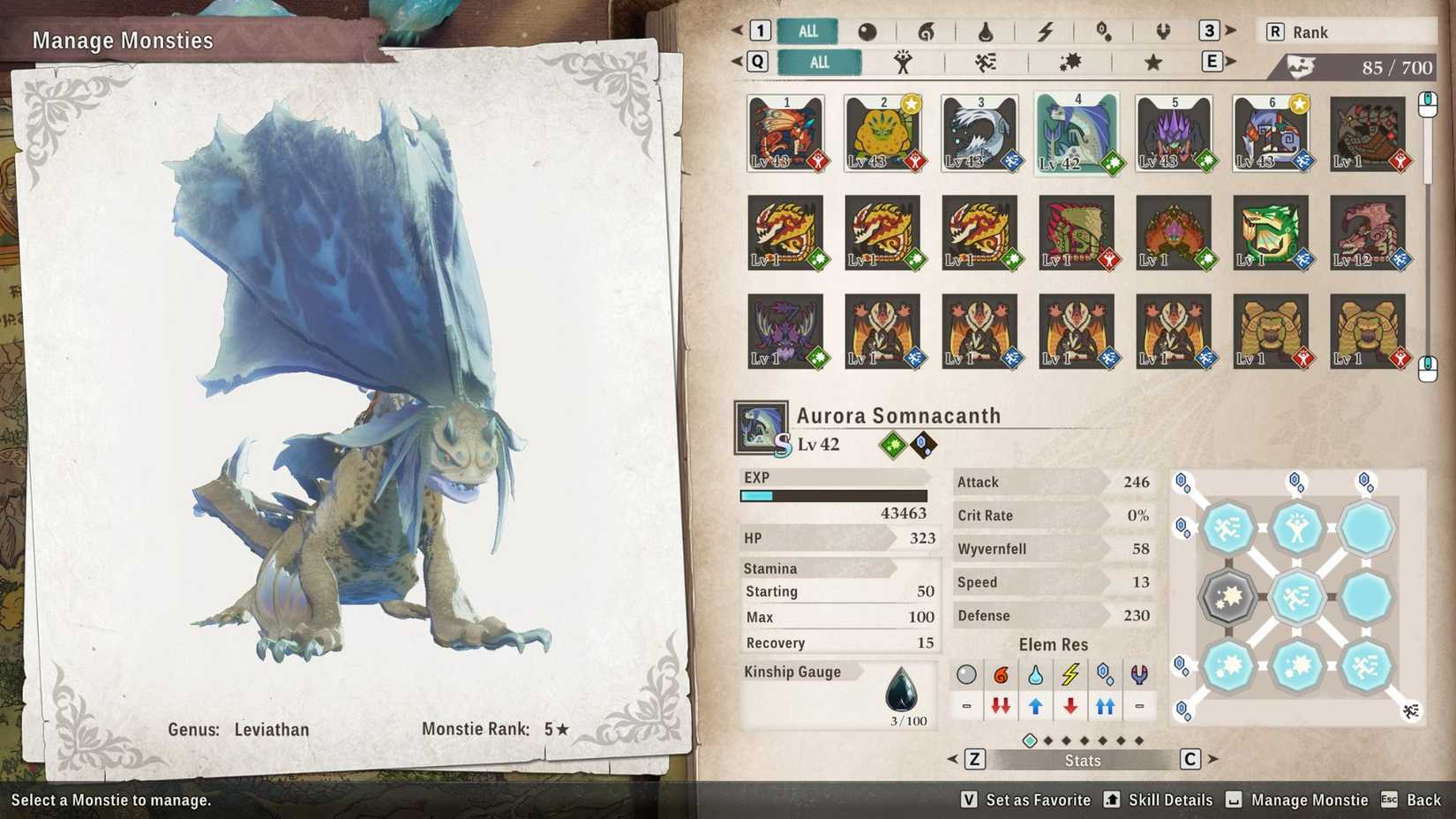Screen dimensions: 1456x819
Task: Click the EXP progress bar
Action: (x=834, y=496)
